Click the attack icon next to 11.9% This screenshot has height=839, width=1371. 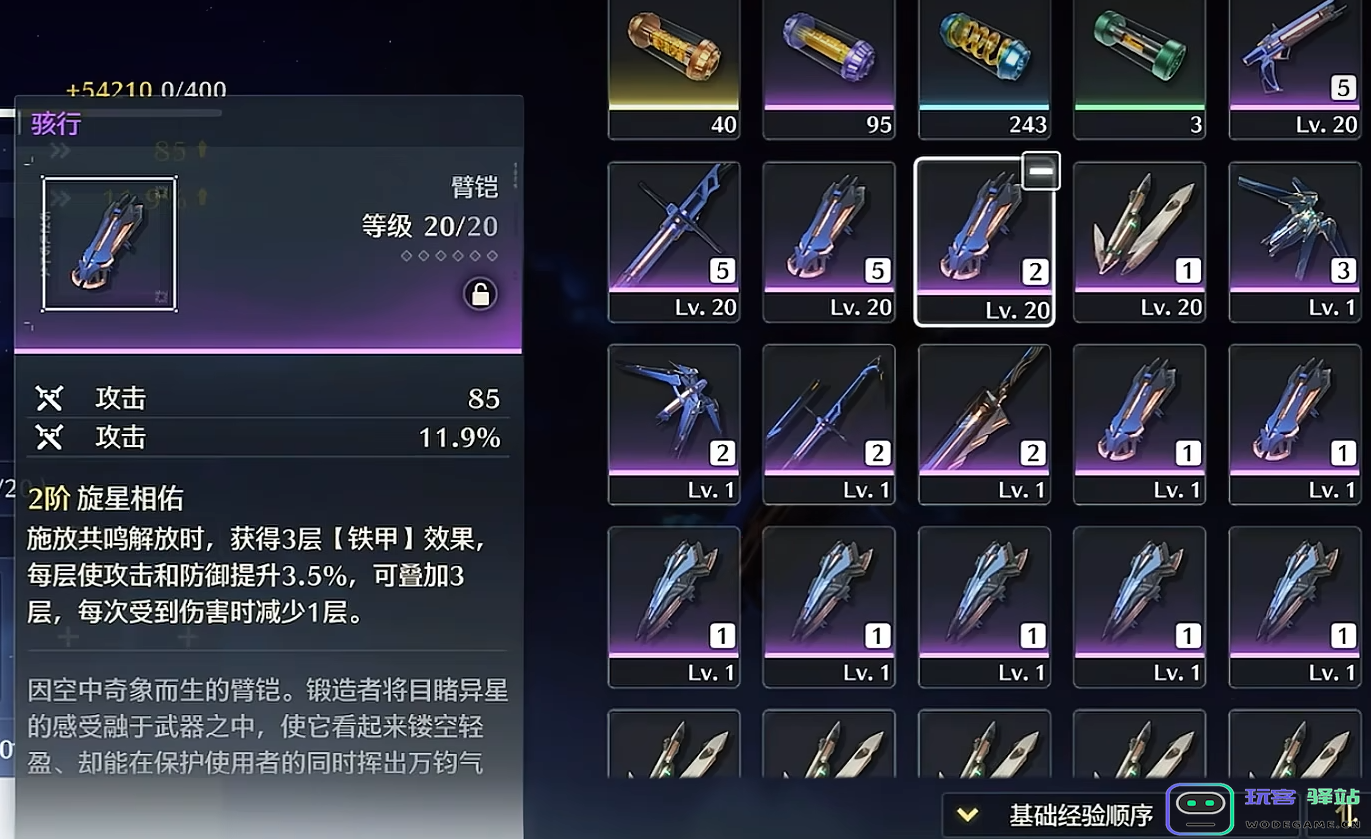tap(48, 437)
